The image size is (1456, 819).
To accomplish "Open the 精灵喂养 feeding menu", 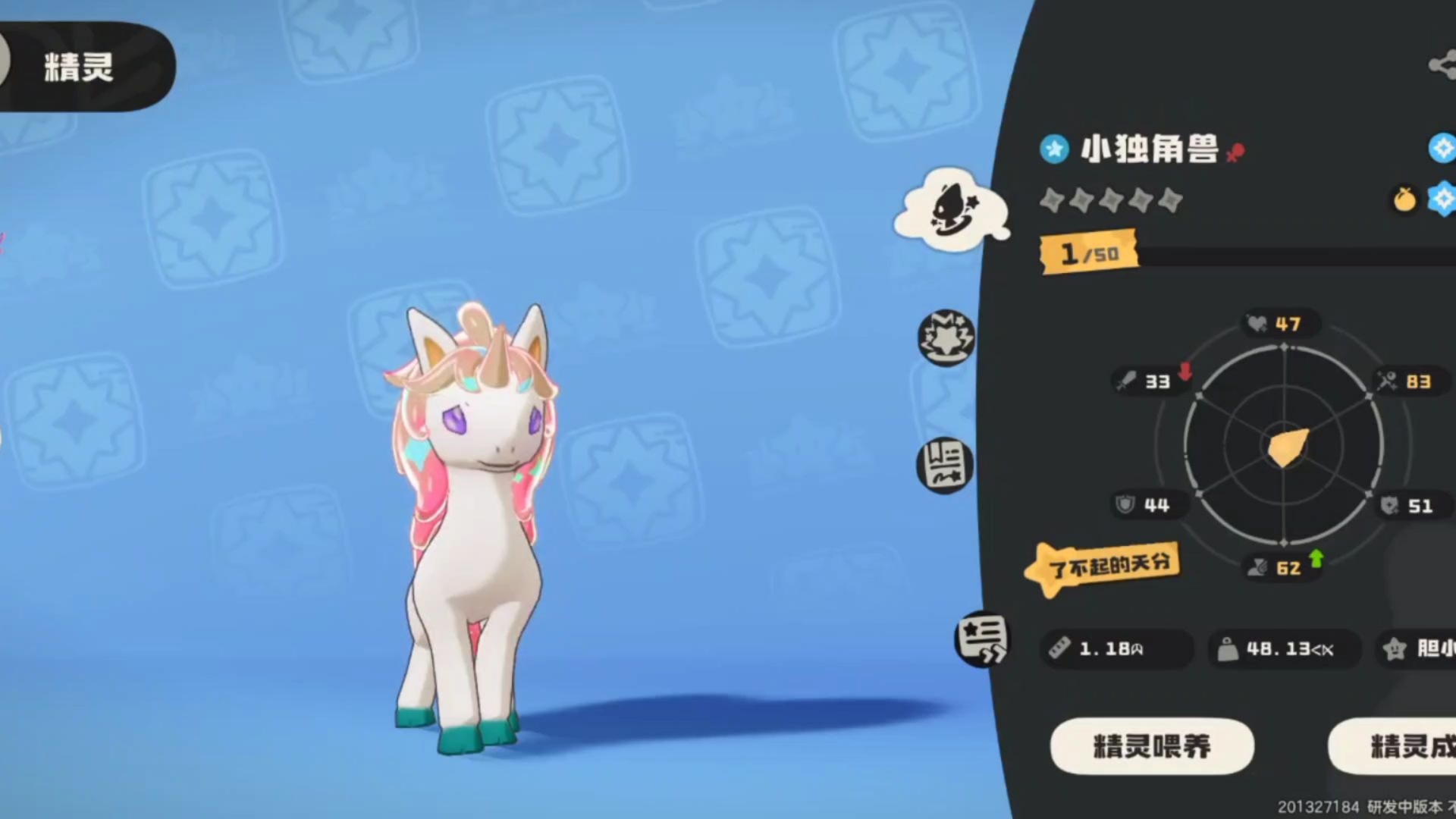I will 1151,747.
